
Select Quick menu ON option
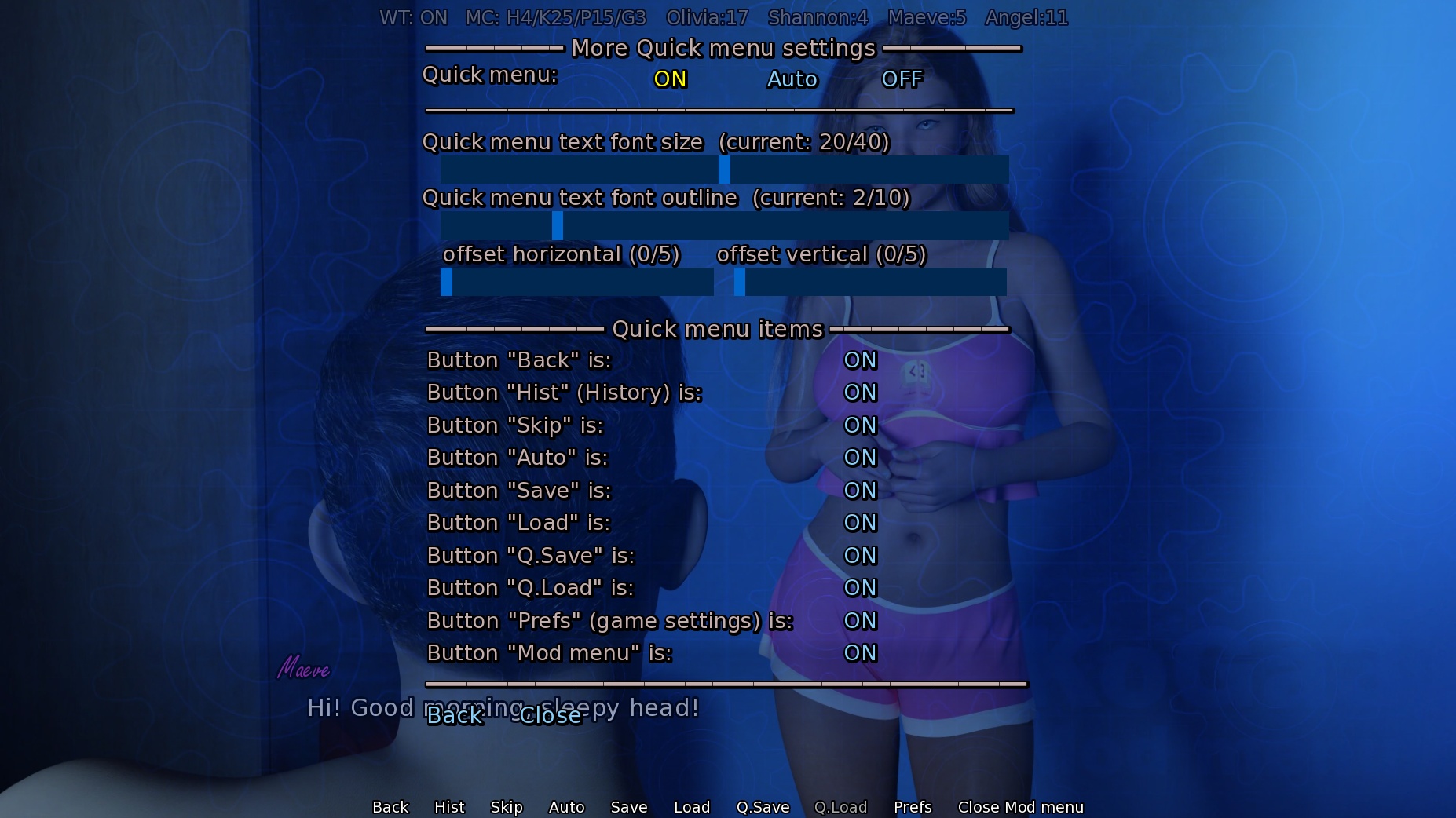click(670, 79)
